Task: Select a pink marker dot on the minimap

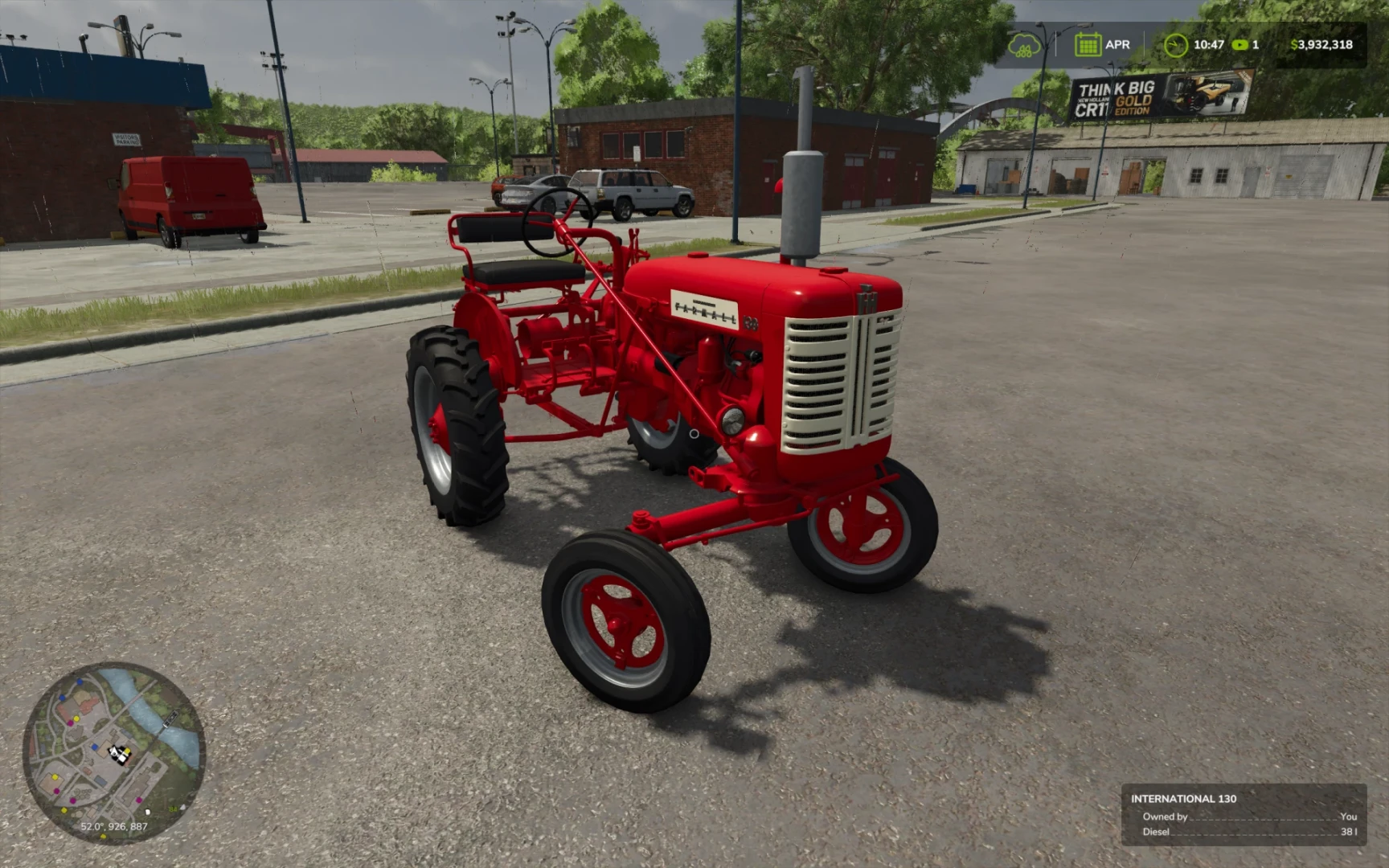Action: point(71,723)
